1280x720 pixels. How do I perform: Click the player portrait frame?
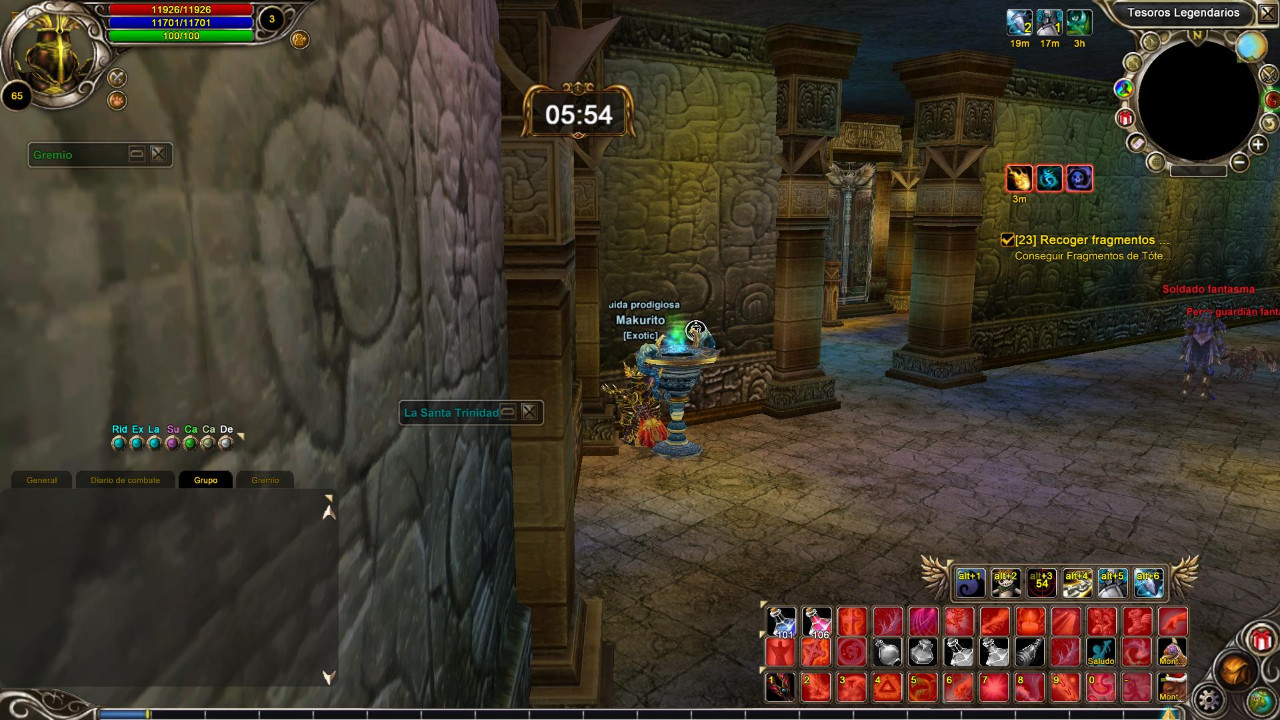[x=48, y=55]
